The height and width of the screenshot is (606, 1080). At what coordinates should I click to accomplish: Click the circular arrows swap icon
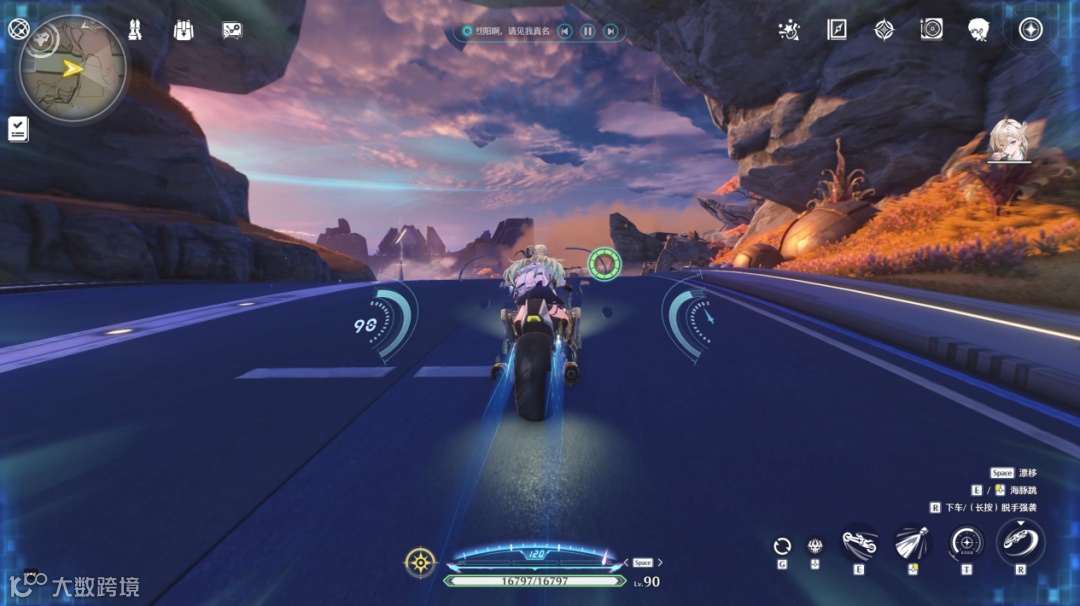[x=783, y=545]
